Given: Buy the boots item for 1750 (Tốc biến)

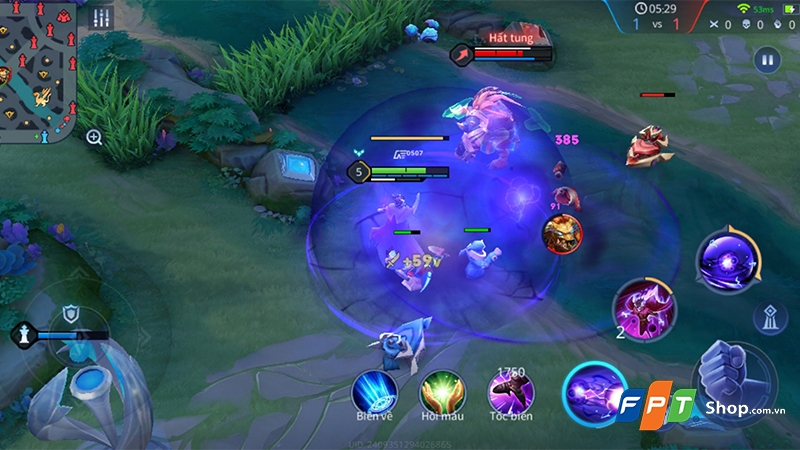Looking at the screenshot, I should pos(510,390).
